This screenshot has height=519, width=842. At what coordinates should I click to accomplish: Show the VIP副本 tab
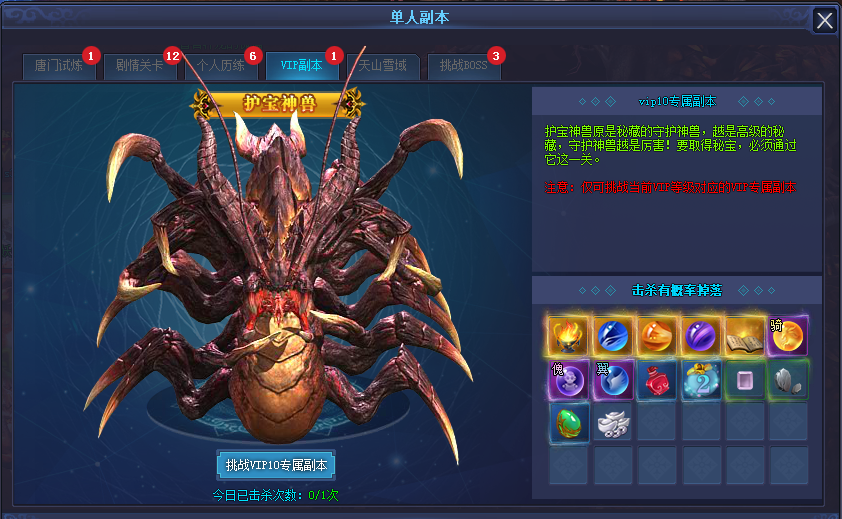pyautogui.click(x=301, y=67)
